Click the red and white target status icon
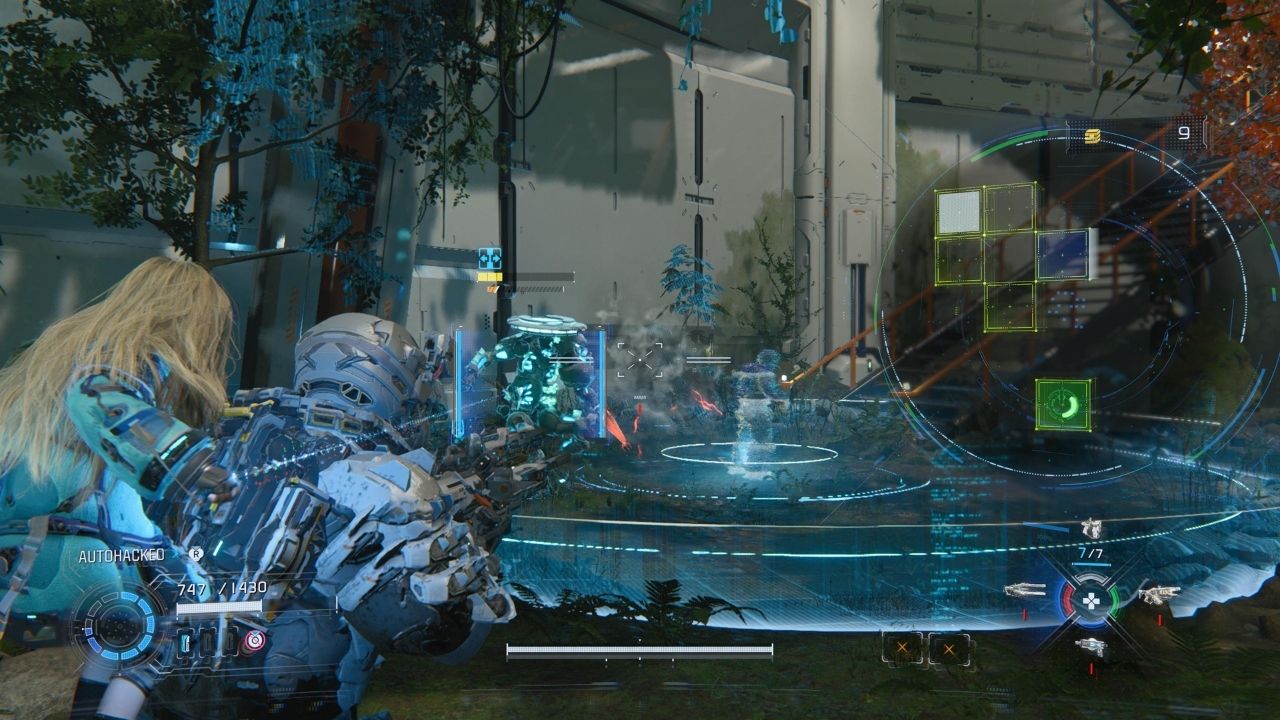The image size is (1280, 720). pos(255,640)
